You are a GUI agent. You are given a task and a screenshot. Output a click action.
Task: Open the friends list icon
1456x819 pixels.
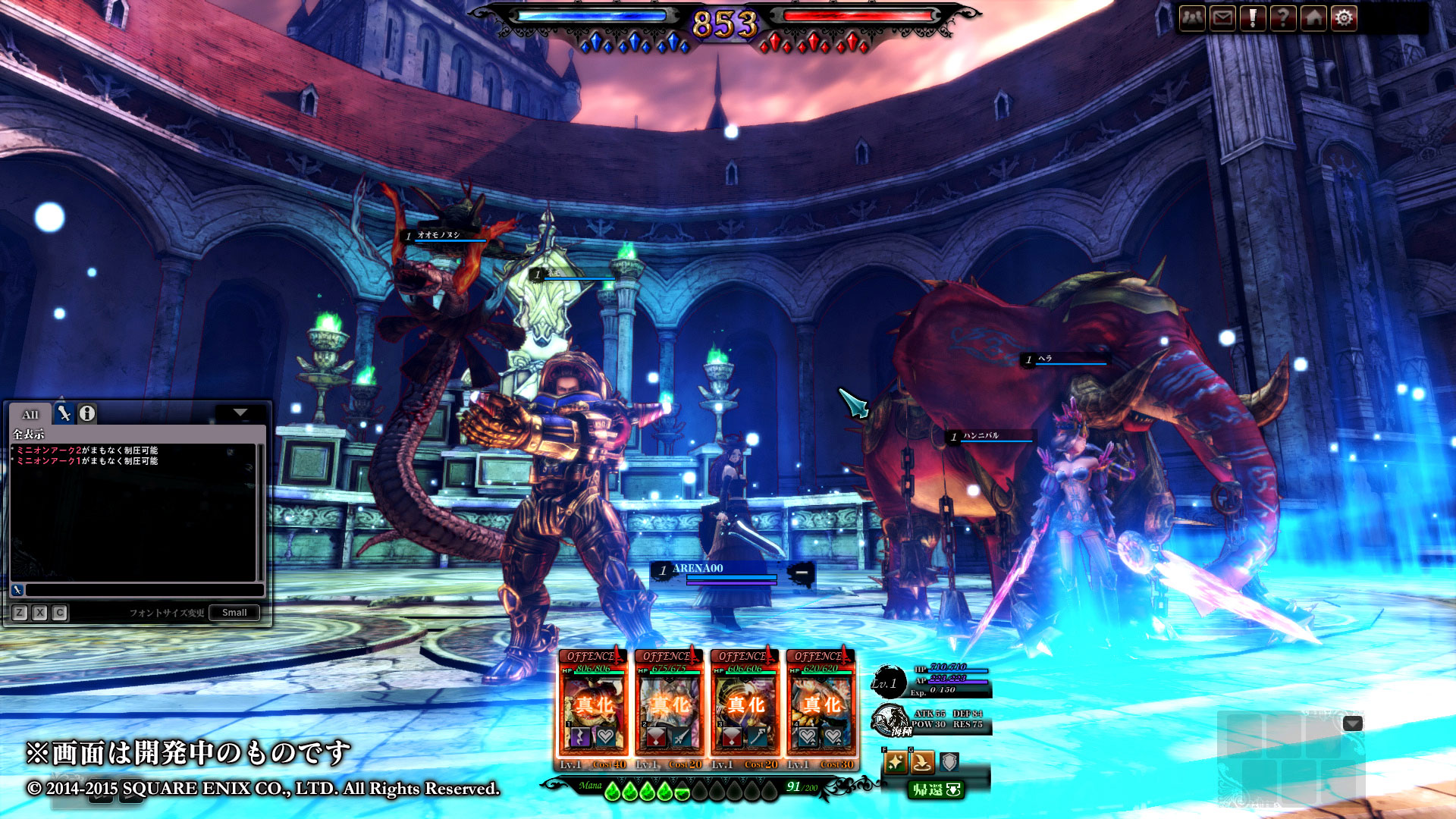coord(1192,17)
